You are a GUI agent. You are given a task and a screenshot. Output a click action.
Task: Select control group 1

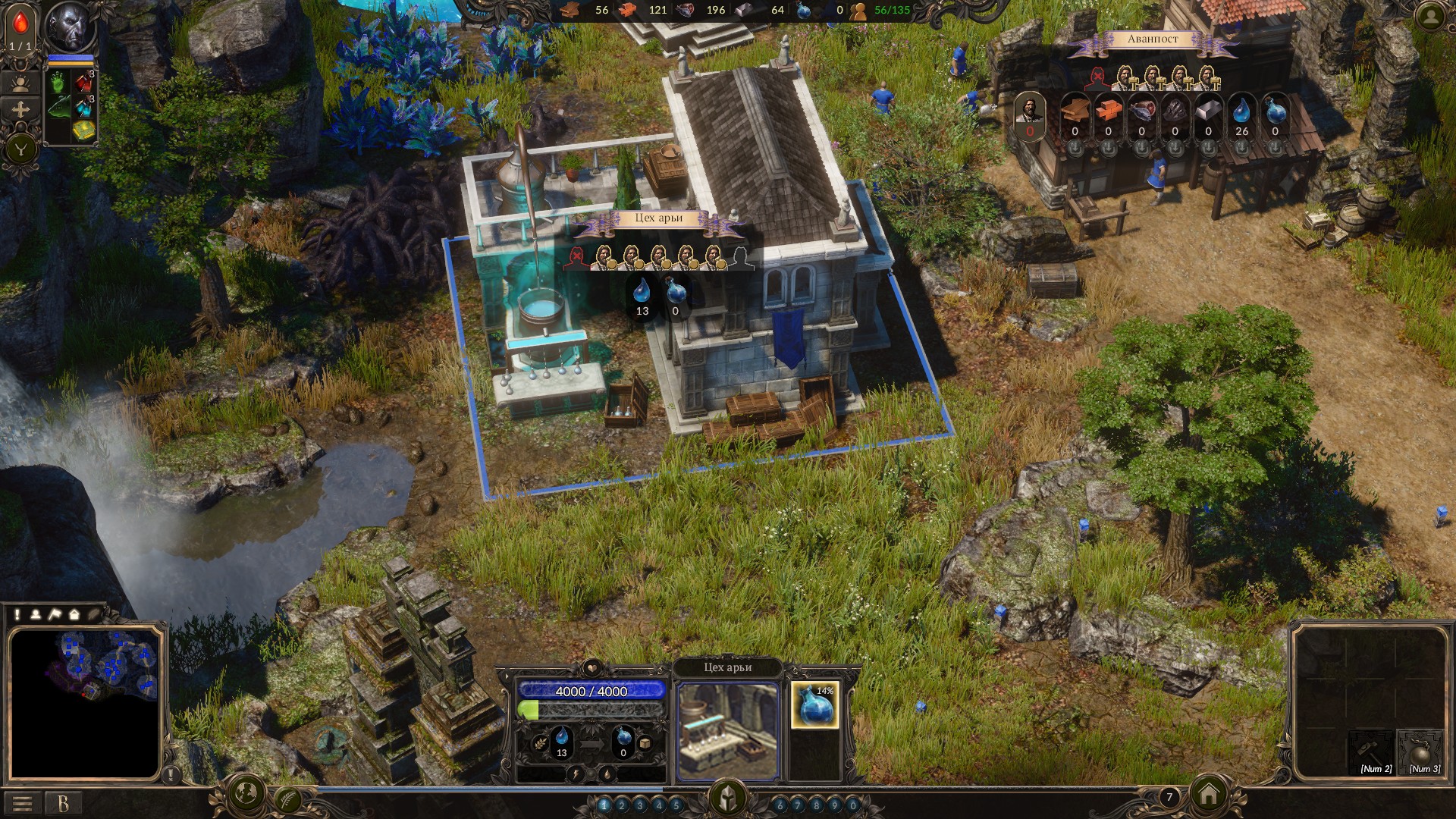pyautogui.click(x=604, y=805)
